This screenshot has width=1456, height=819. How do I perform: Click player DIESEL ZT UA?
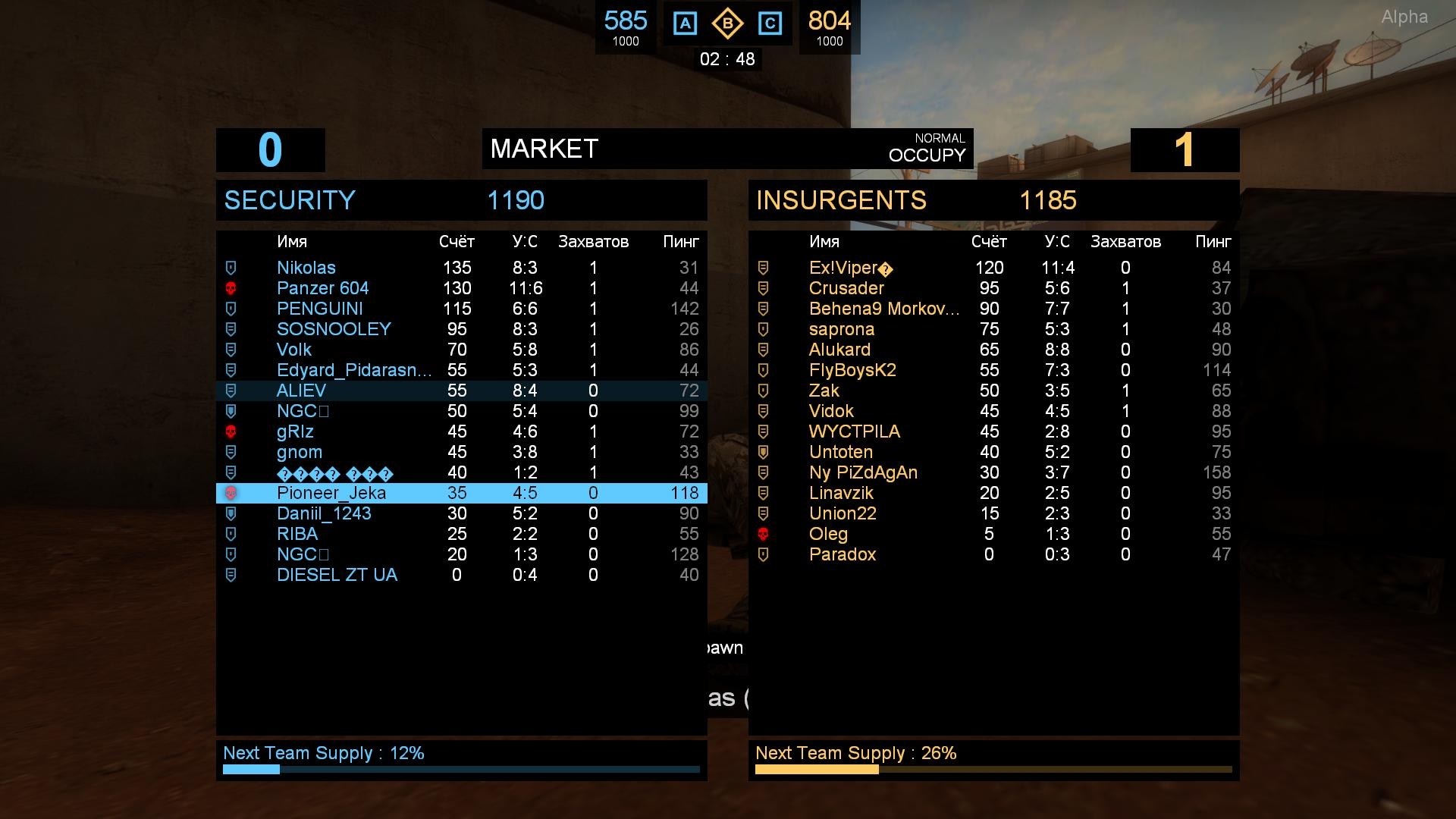[337, 575]
